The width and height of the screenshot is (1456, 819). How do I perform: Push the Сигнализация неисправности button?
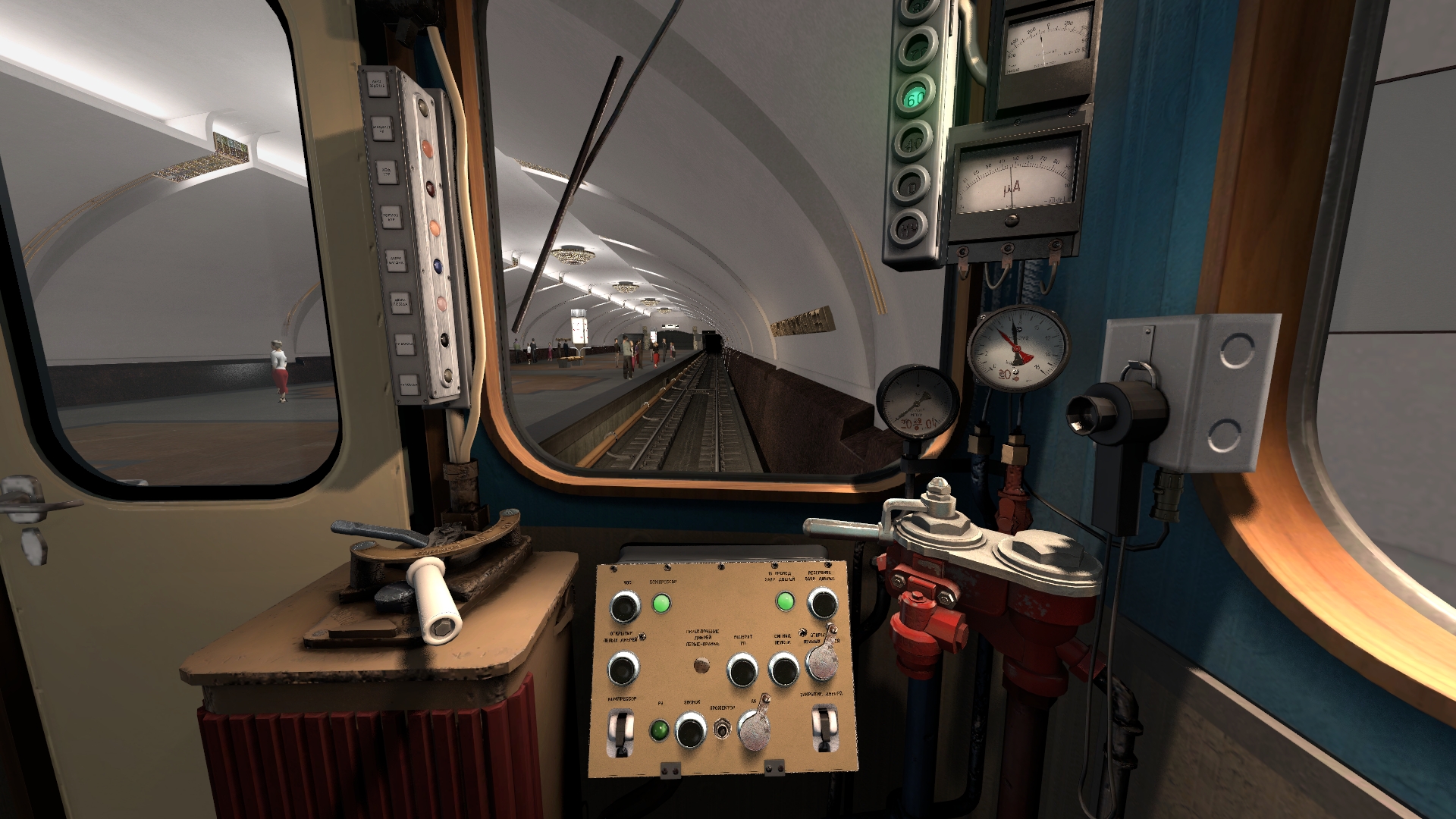click(x=784, y=670)
